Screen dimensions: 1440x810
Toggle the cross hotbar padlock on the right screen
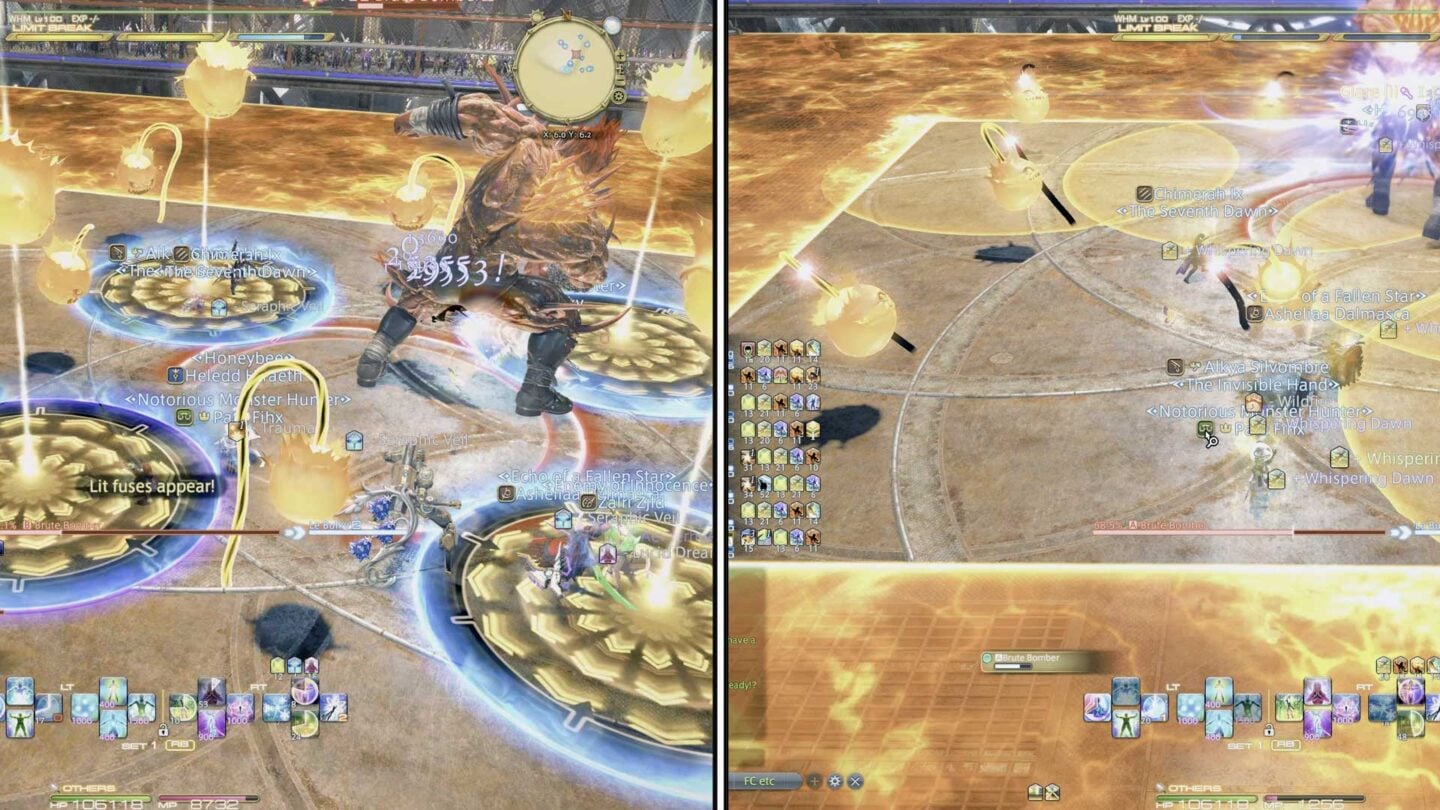1268,732
